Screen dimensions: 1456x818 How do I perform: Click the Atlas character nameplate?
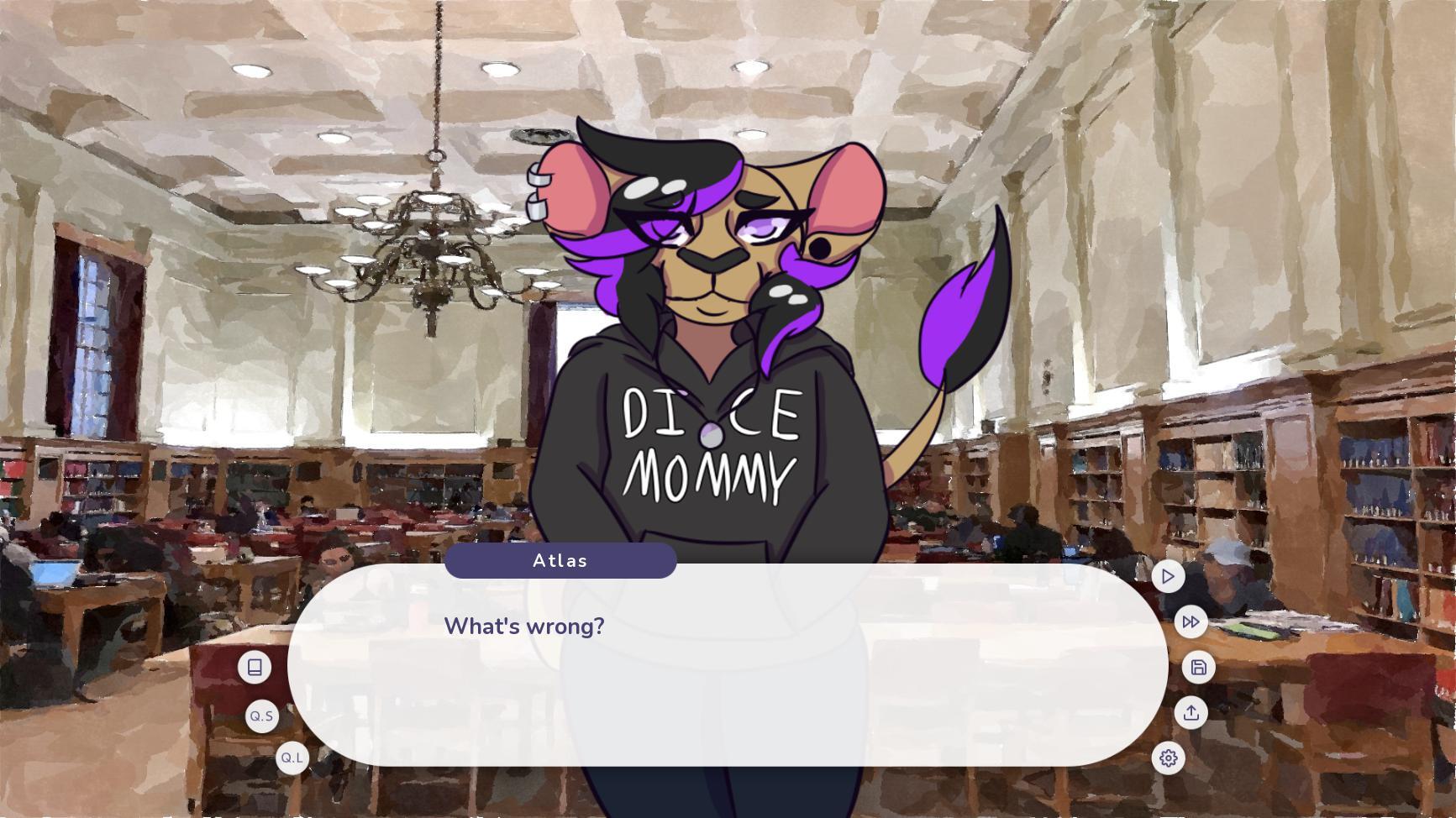(x=560, y=560)
